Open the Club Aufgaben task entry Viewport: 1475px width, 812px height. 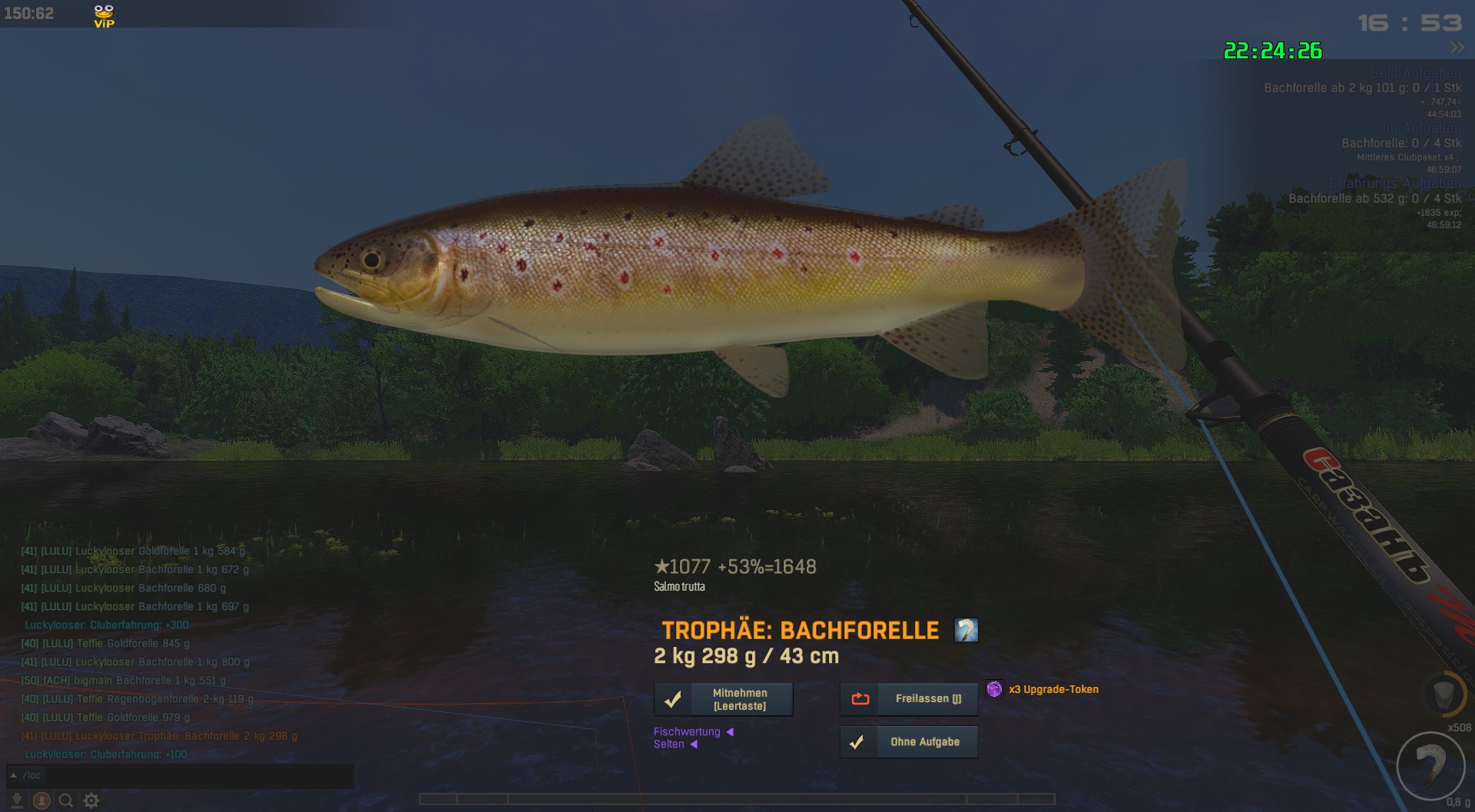coord(1415,128)
